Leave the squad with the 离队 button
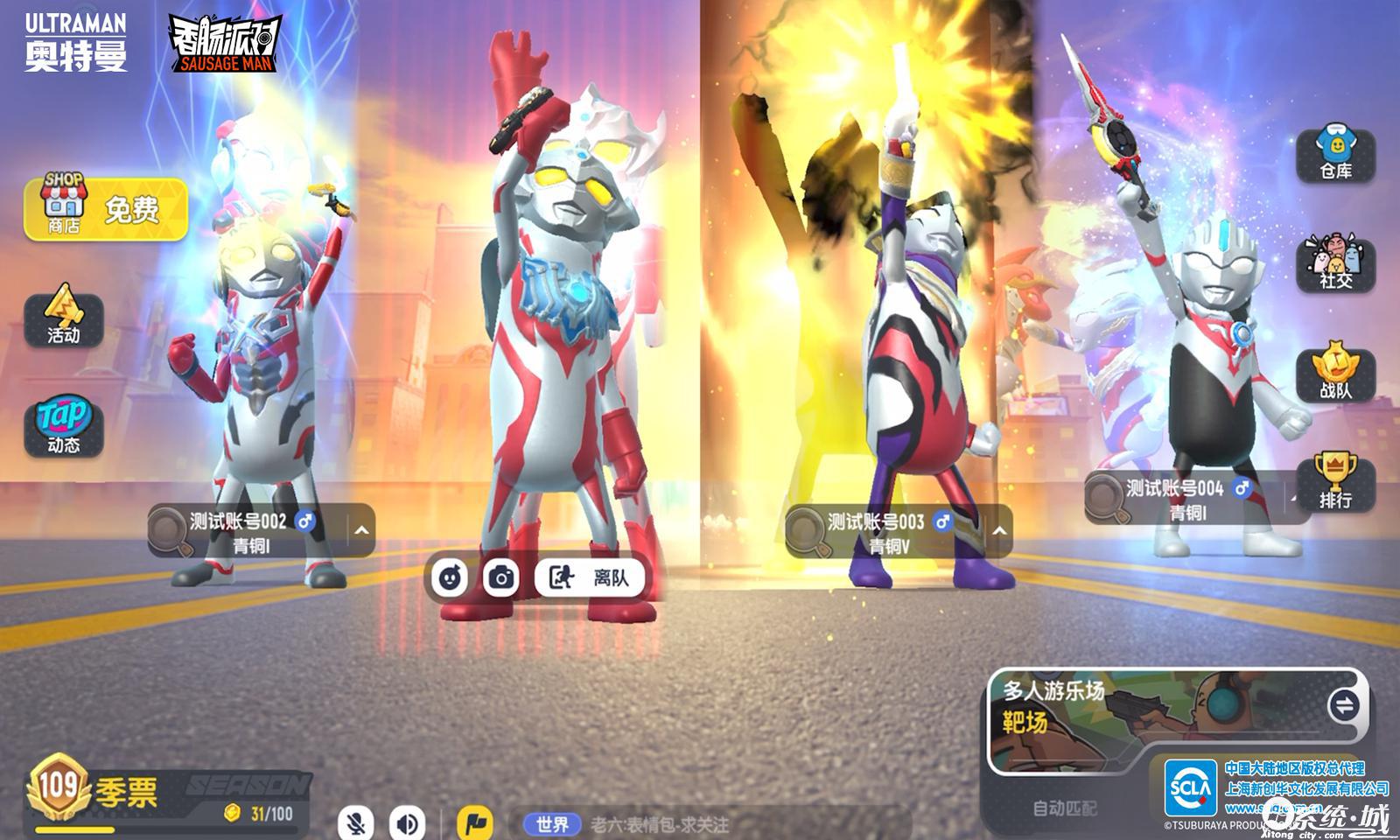This screenshot has width=1400, height=840. coord(591,577)
